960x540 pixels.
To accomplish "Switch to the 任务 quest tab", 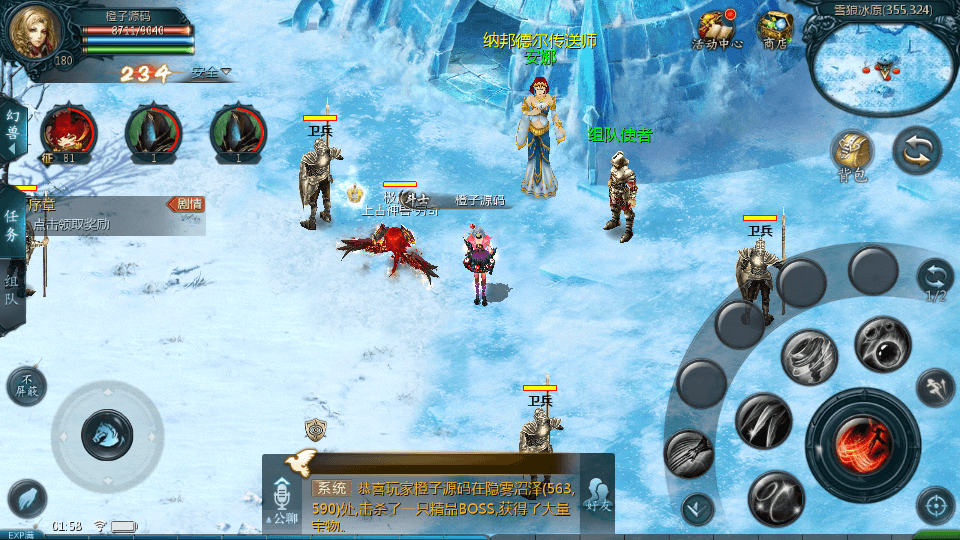I will click(x=13, y=225).
